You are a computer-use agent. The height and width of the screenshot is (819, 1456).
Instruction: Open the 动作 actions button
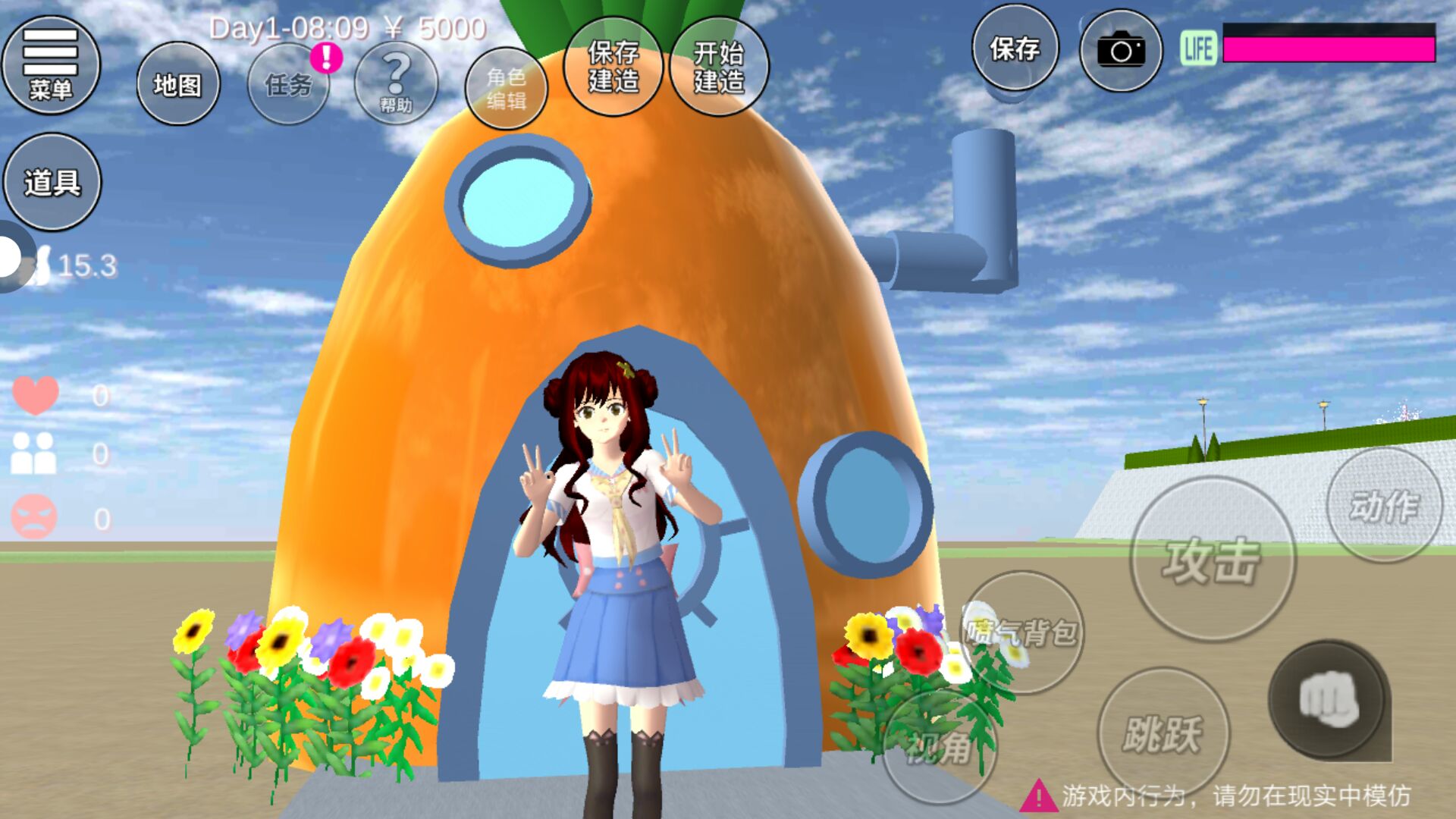tap(1384, 505)
